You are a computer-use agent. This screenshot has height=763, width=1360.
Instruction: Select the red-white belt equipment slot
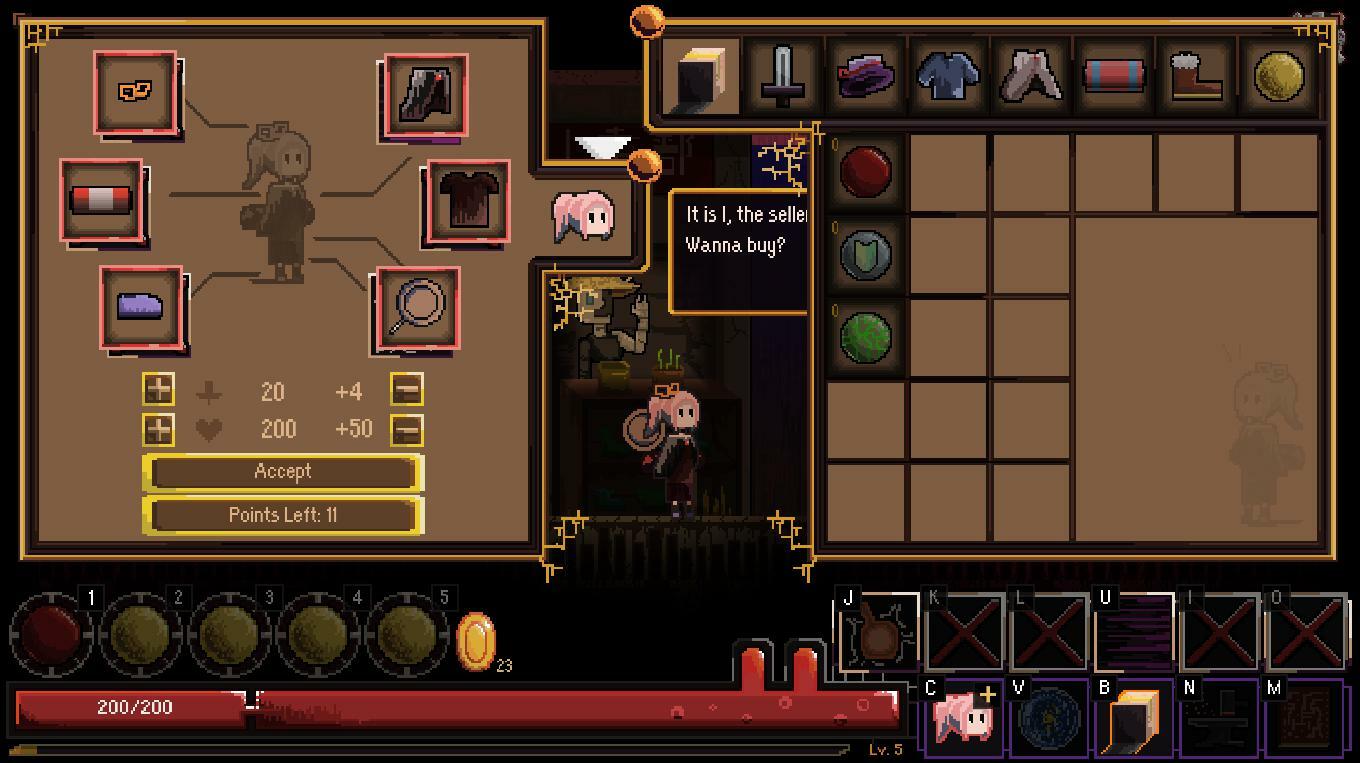tap(101, 200)
